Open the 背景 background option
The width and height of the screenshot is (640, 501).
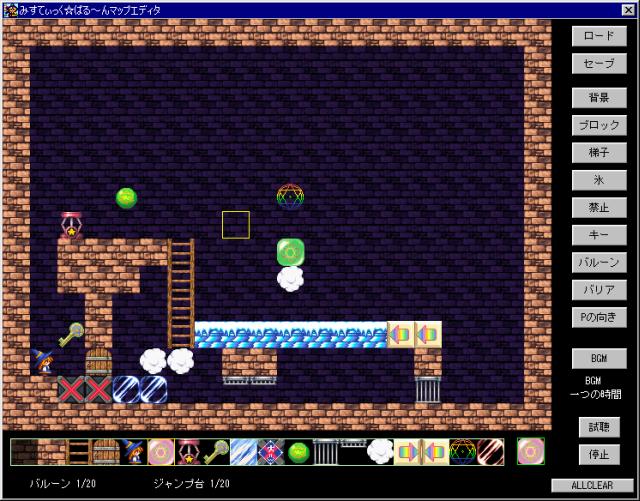pyautogui.click(x=599, y=98)
